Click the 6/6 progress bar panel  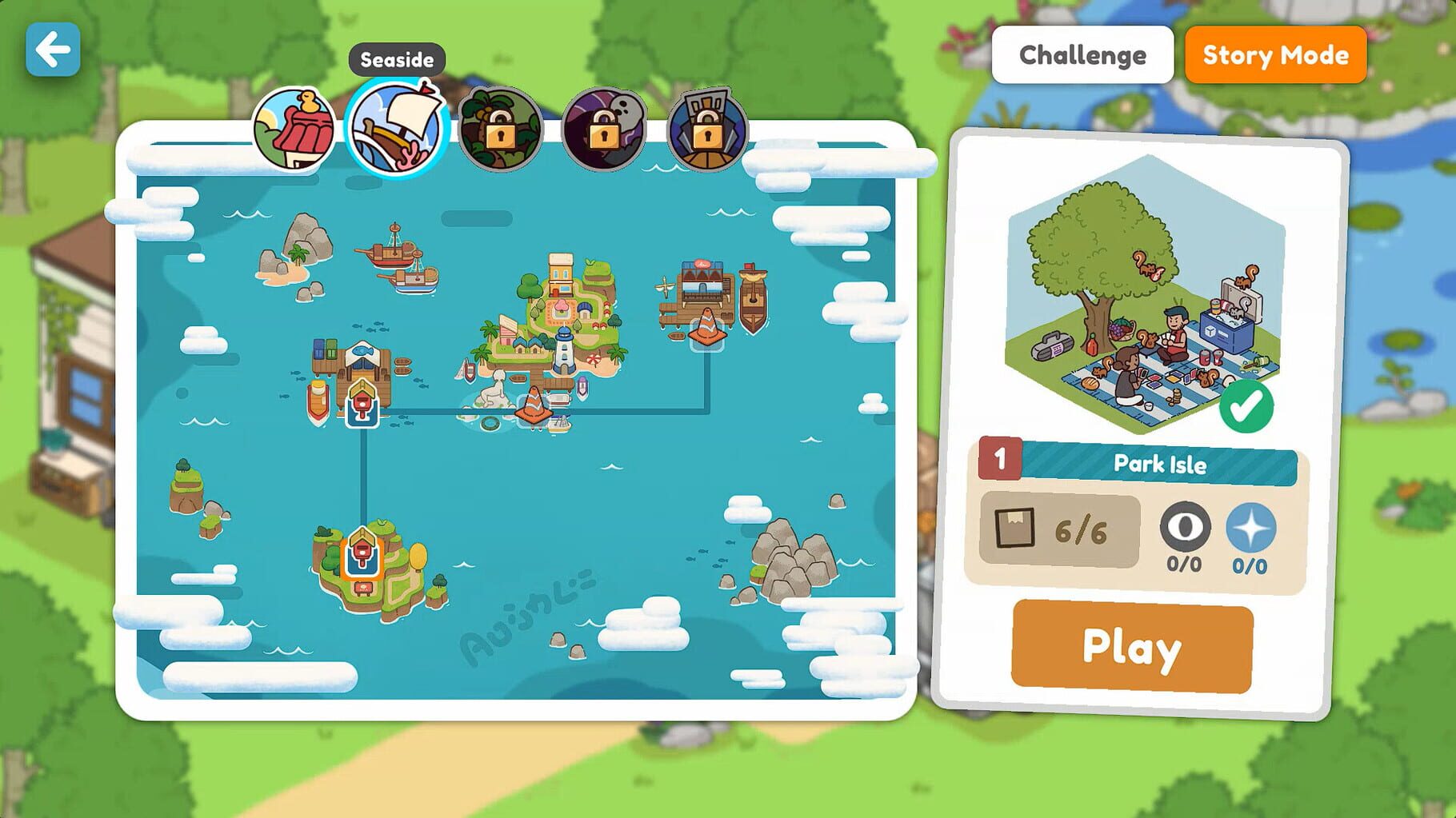1056,532
